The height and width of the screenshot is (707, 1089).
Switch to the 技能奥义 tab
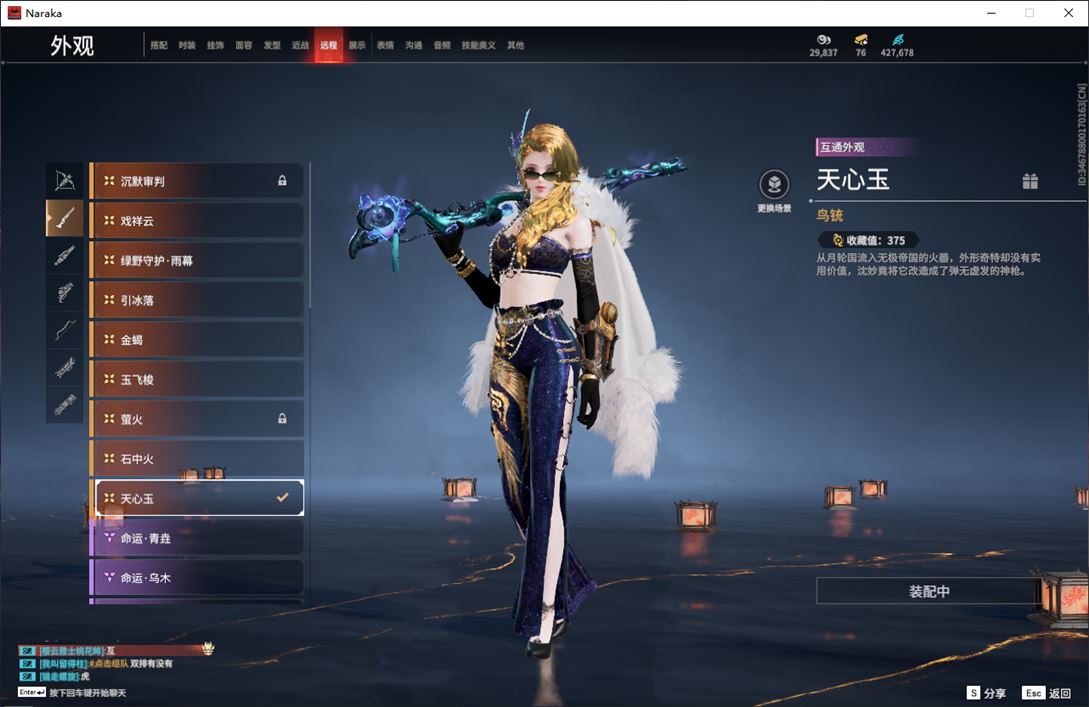(x=478, y=45)
